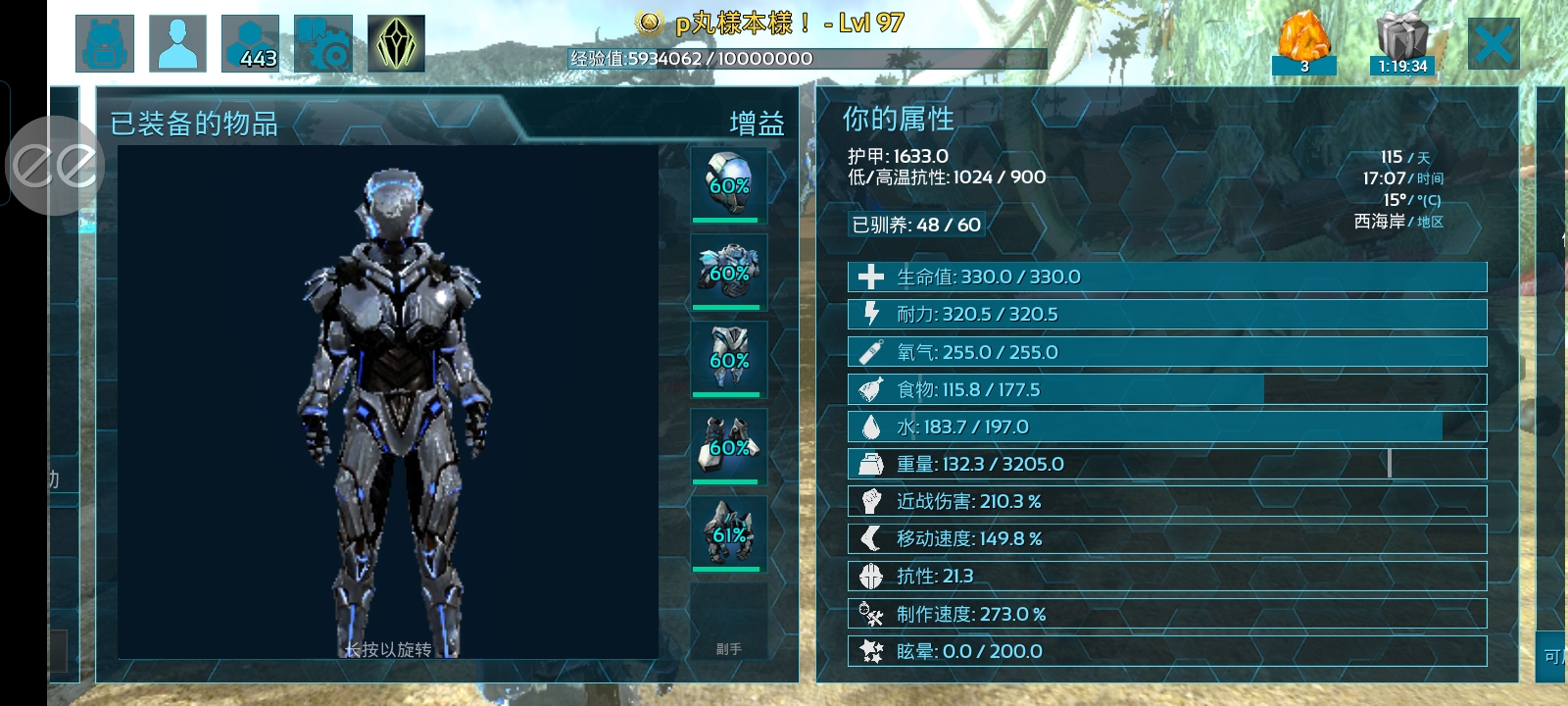This screenshot has width=1568, height=706.
Task: Open the puzzle and gear crafting tab
Action: (x=323, y=44)
